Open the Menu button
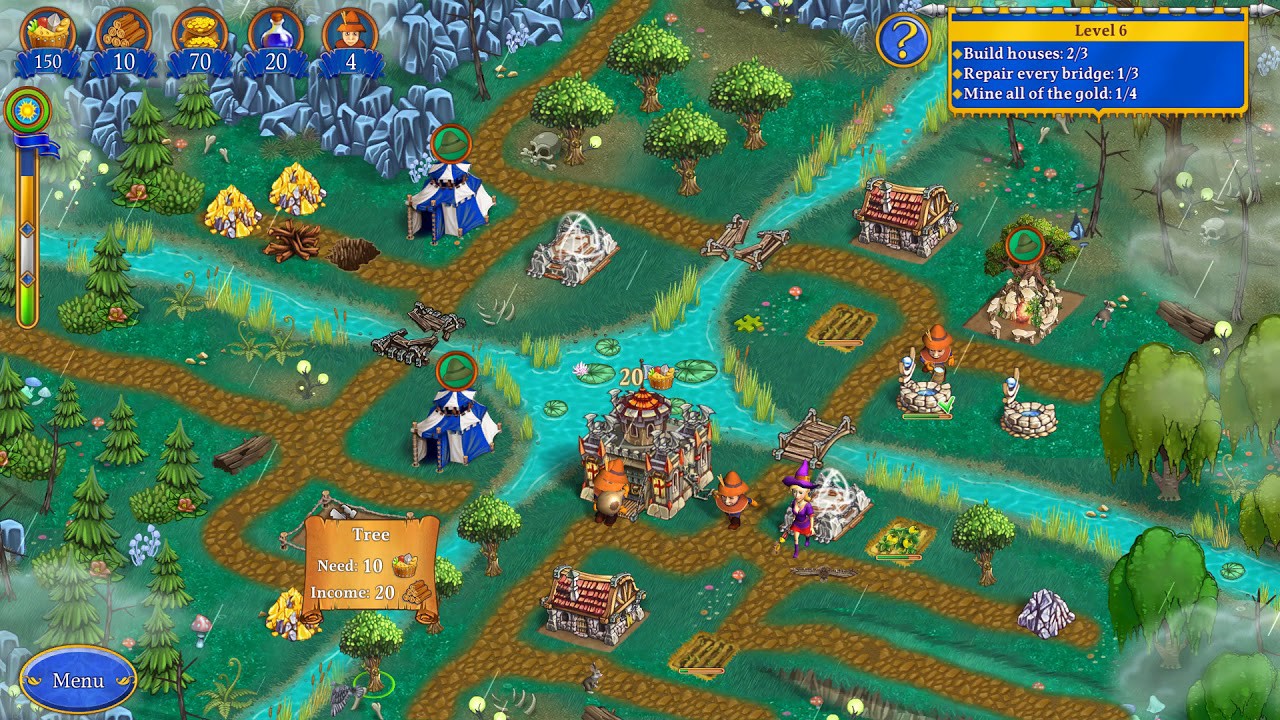This screenshot has height=720, width=1280. (78, 679)
